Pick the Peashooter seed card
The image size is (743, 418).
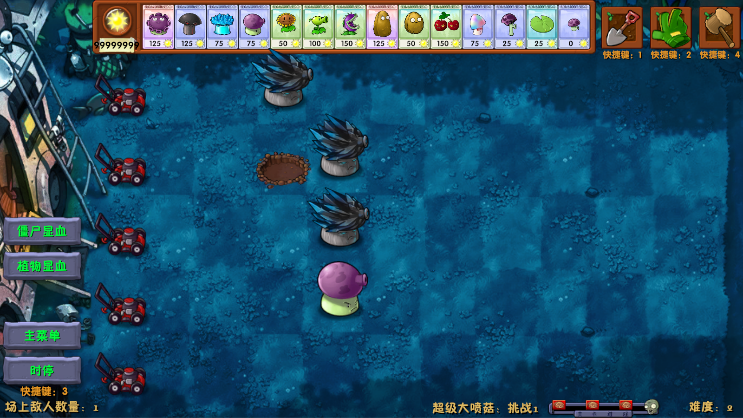click(x=318, y=27)
